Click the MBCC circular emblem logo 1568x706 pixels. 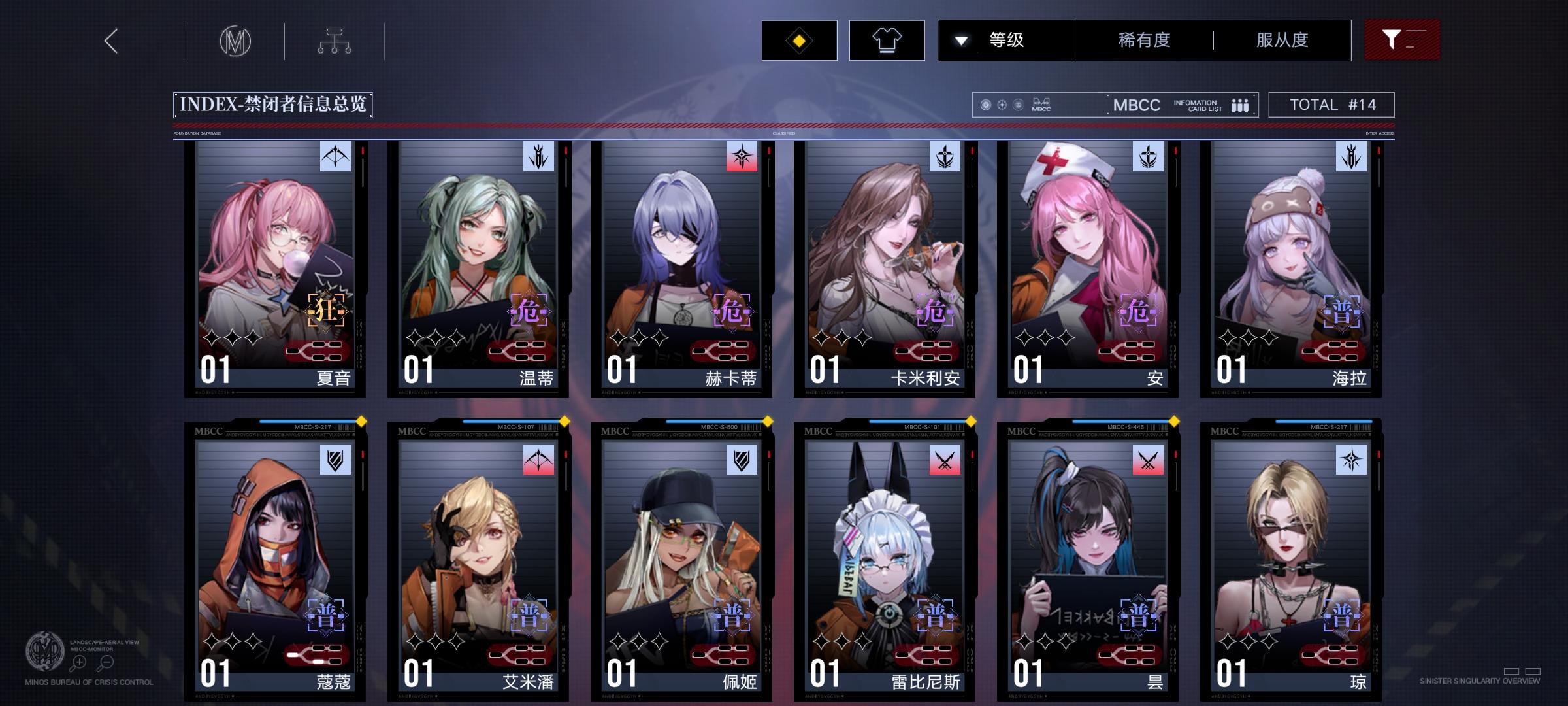click(x=236, y=40)
